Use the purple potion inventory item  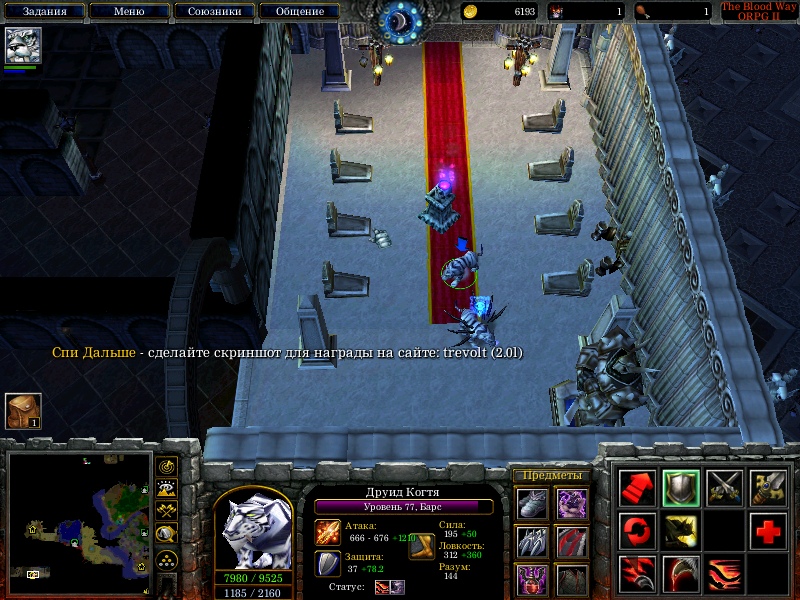pyautogui.click(x=532, y=579)
